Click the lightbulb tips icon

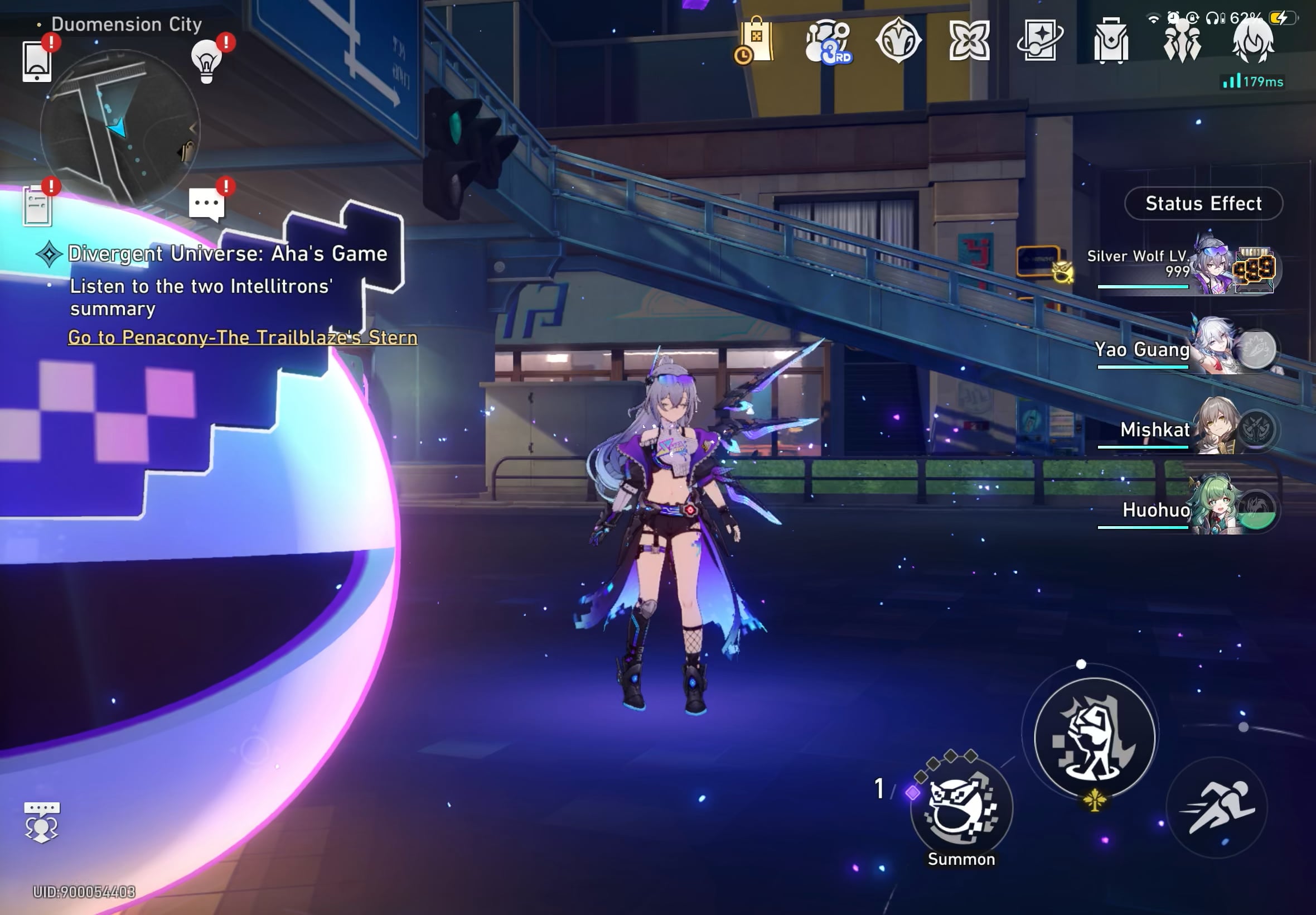(x=207, y=62)
